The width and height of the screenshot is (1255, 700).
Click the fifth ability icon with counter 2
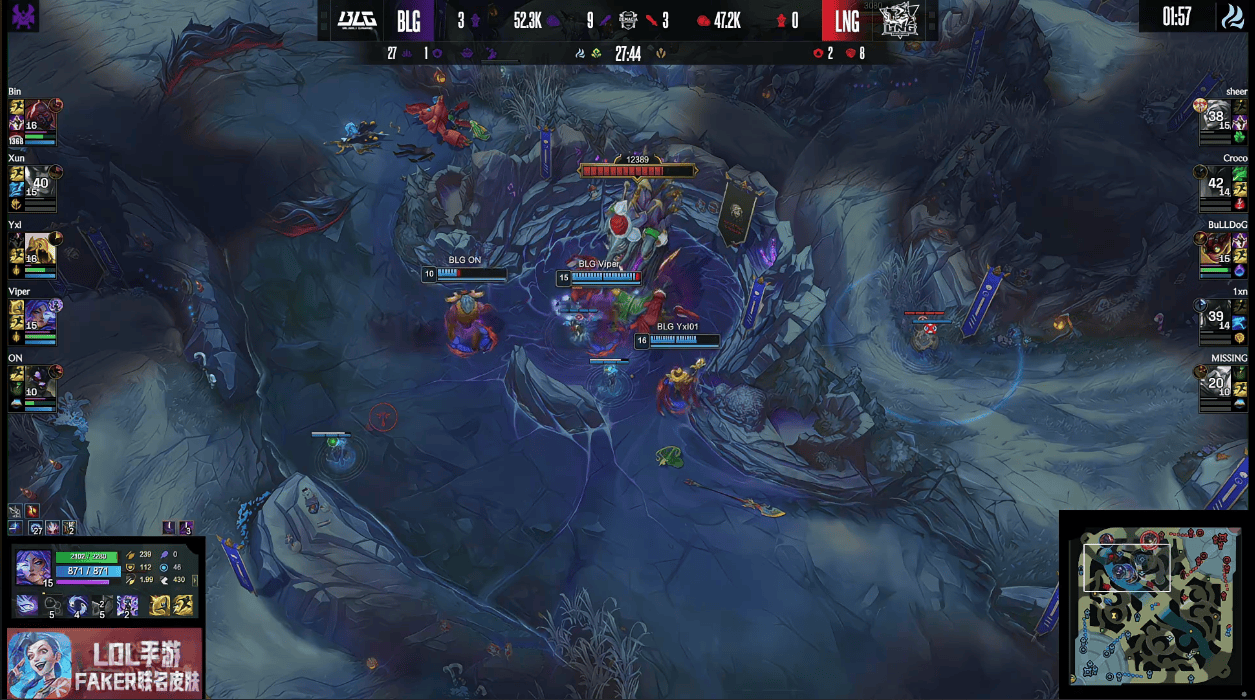point(127,605)
